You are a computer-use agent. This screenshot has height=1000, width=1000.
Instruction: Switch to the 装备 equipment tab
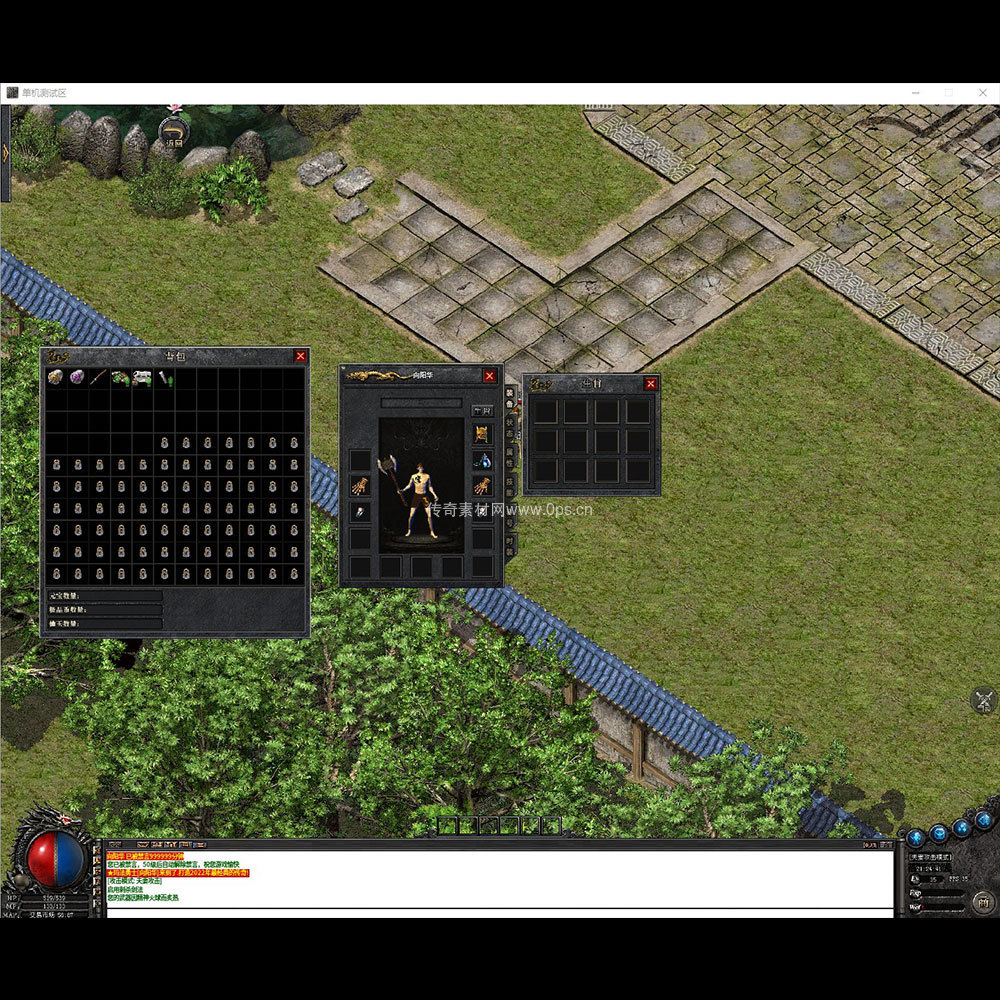tap(509, 397)
